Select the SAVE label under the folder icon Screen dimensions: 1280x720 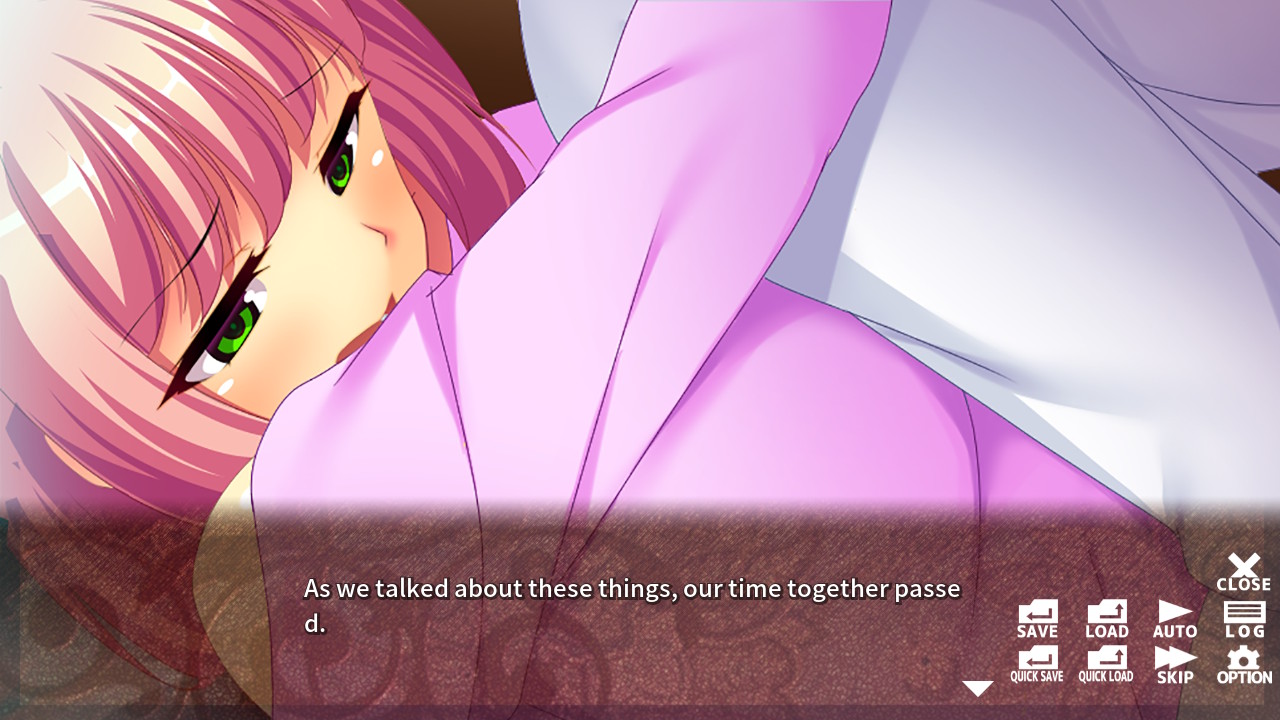click(1037, 631)
